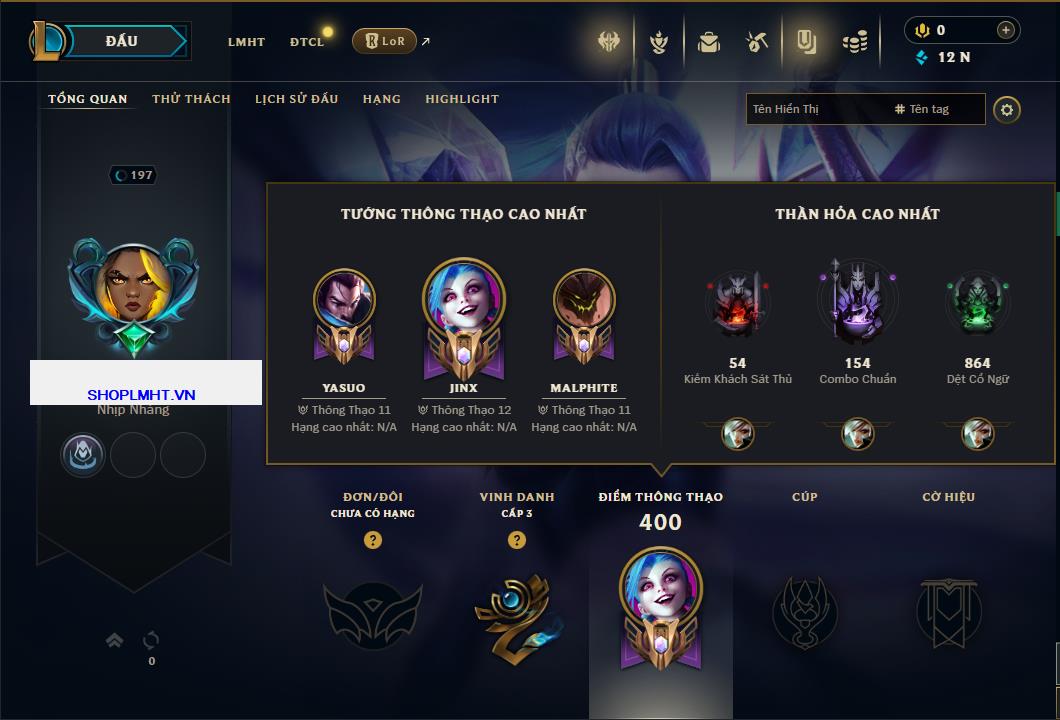Show the HIGHLIGHT tab
This screenshot has width=1060, height=720.
tap(461, 99)
